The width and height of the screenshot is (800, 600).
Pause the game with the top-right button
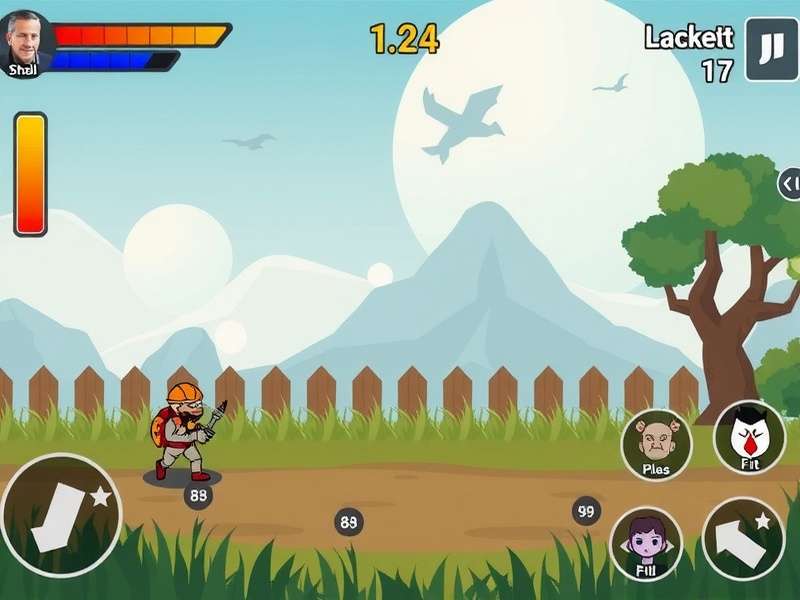(771, 49)
